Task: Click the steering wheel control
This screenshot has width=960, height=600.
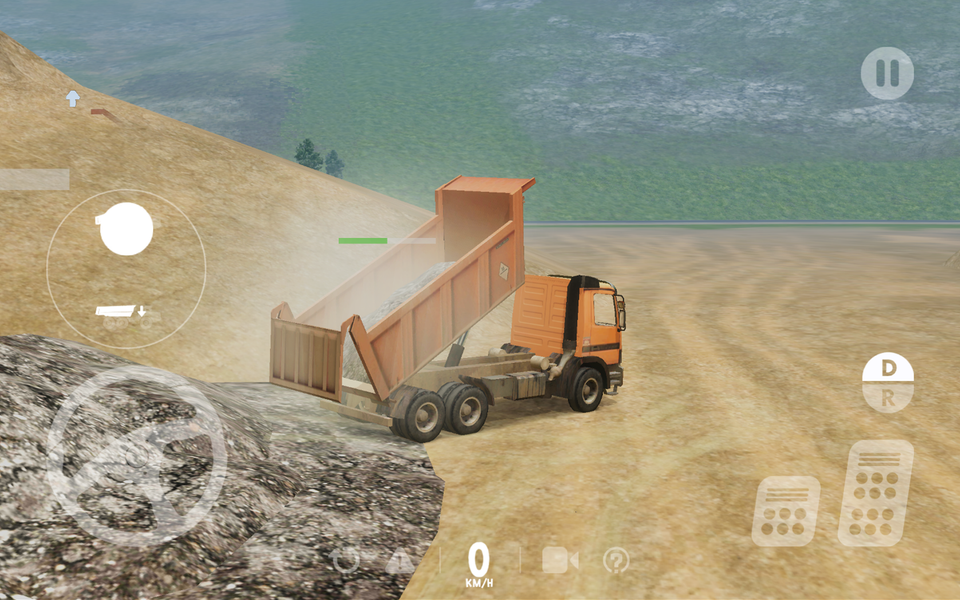Action: coord(137,455)
